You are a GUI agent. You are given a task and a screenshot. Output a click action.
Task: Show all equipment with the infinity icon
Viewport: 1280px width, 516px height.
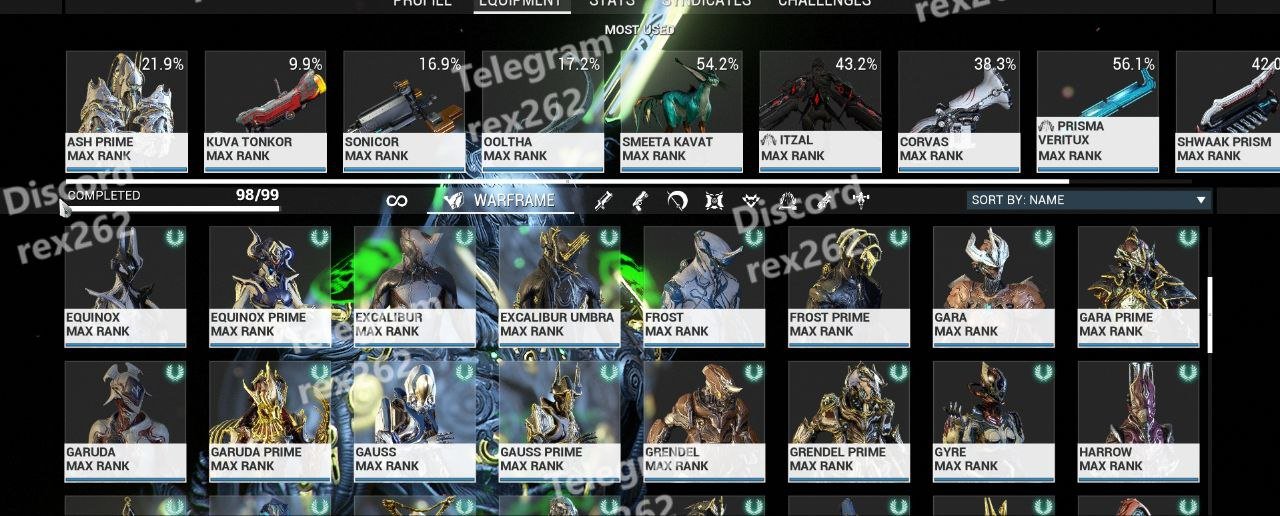397,201
